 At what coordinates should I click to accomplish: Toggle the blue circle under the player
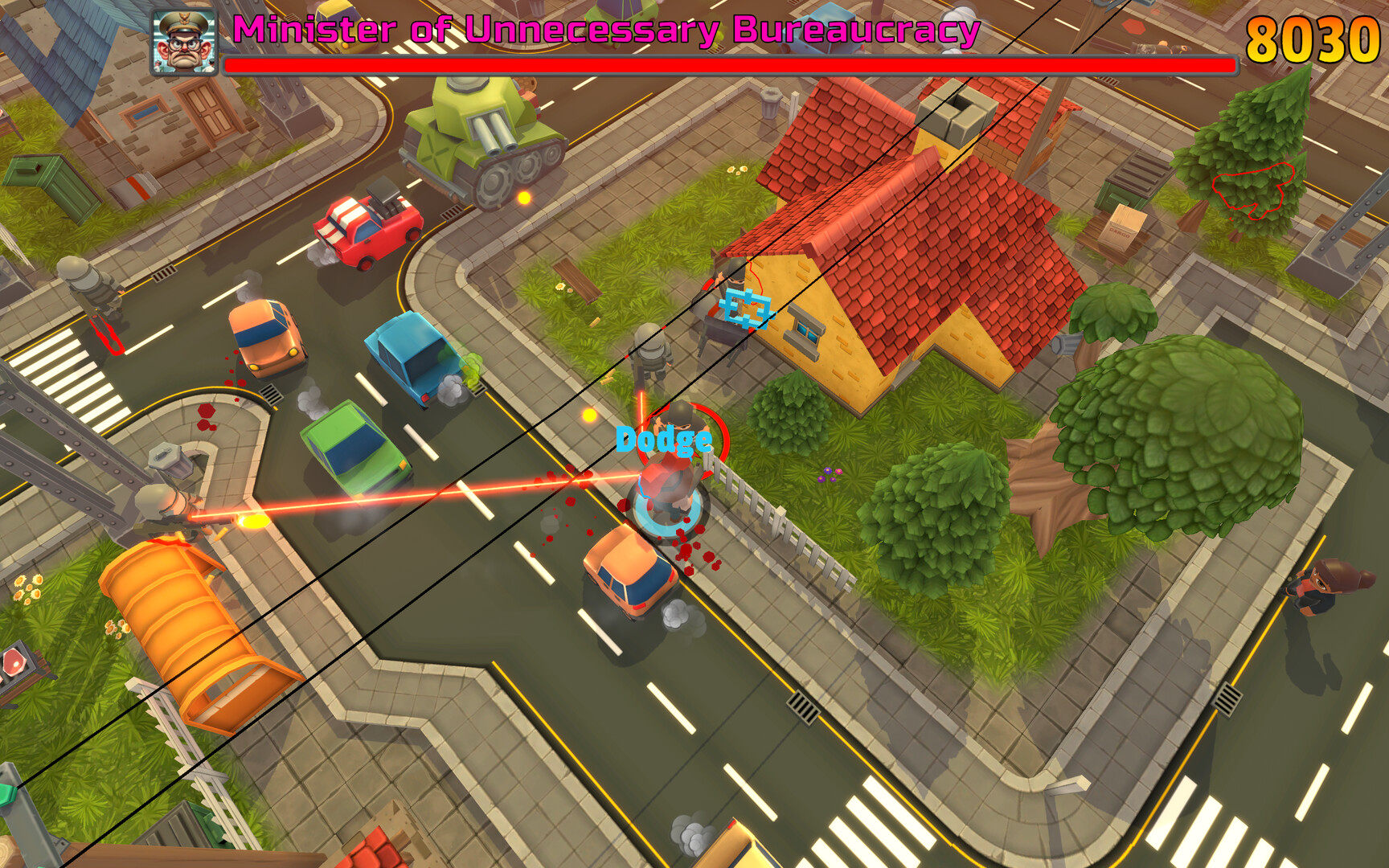click(667, 510)
